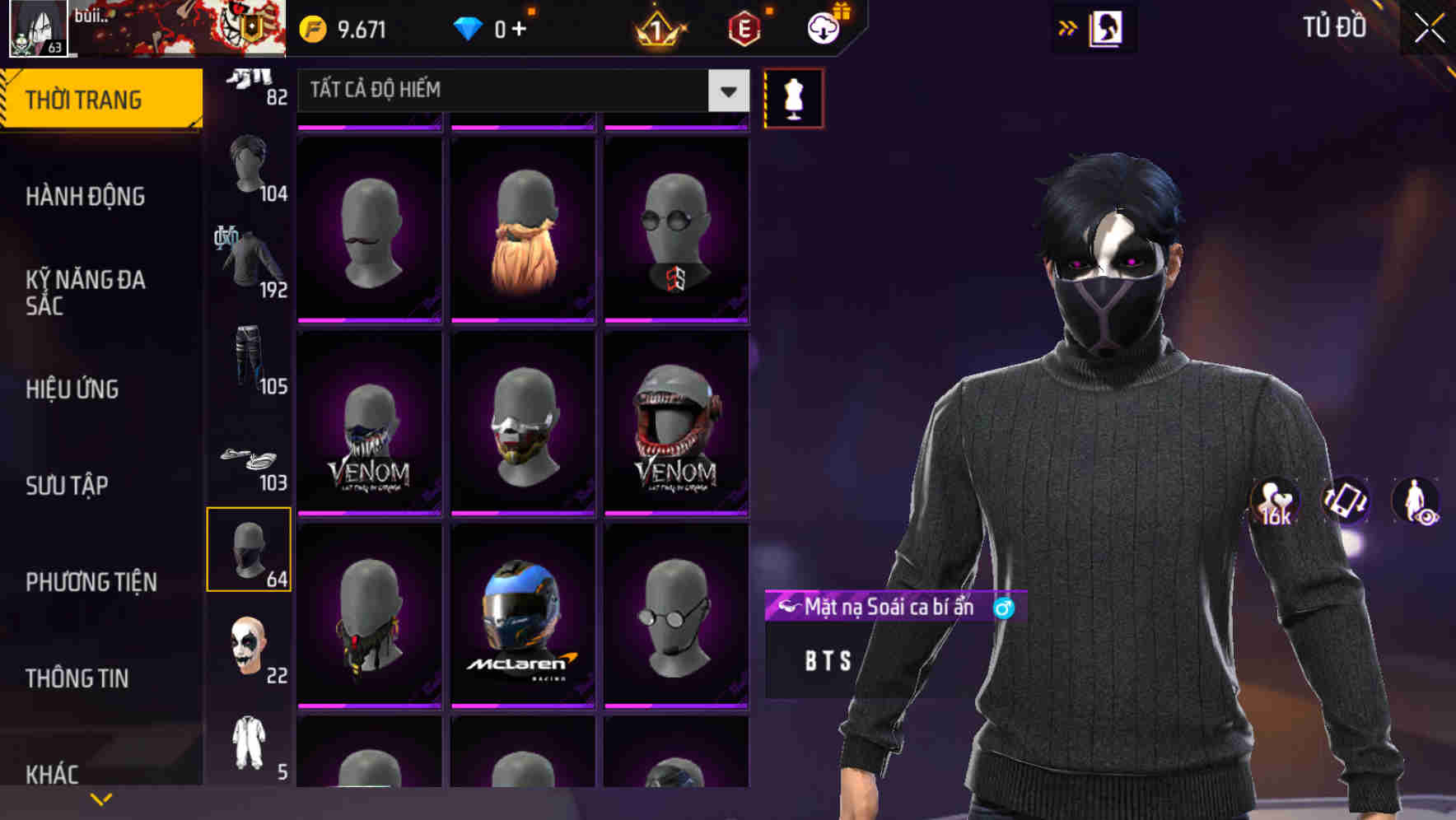This screenshot has width=1456, height=820.
Task: Collapse the panel using the double-chevron arrows
Action: point(1067,27)
